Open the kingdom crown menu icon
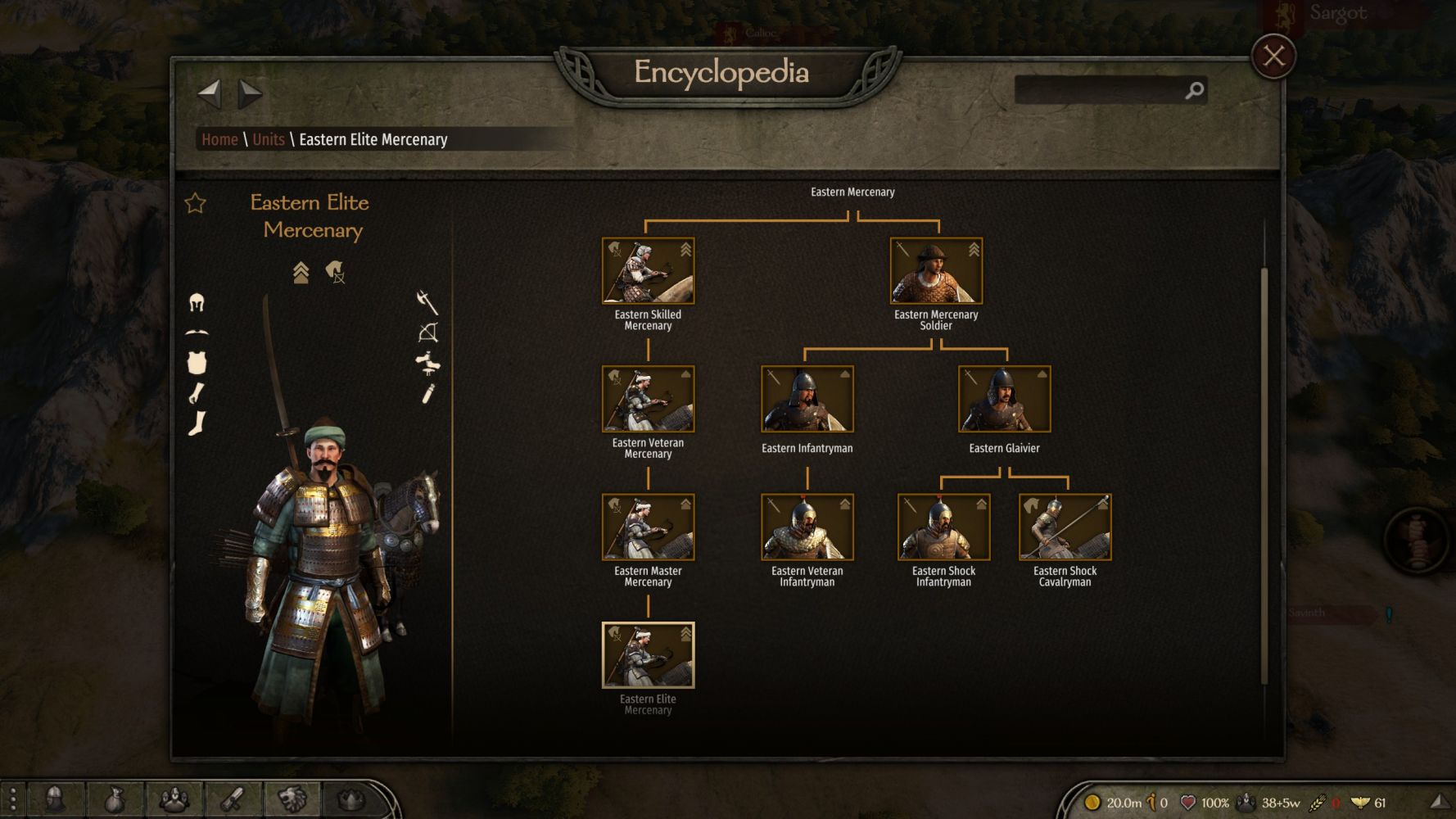 [x=351, y=799]
